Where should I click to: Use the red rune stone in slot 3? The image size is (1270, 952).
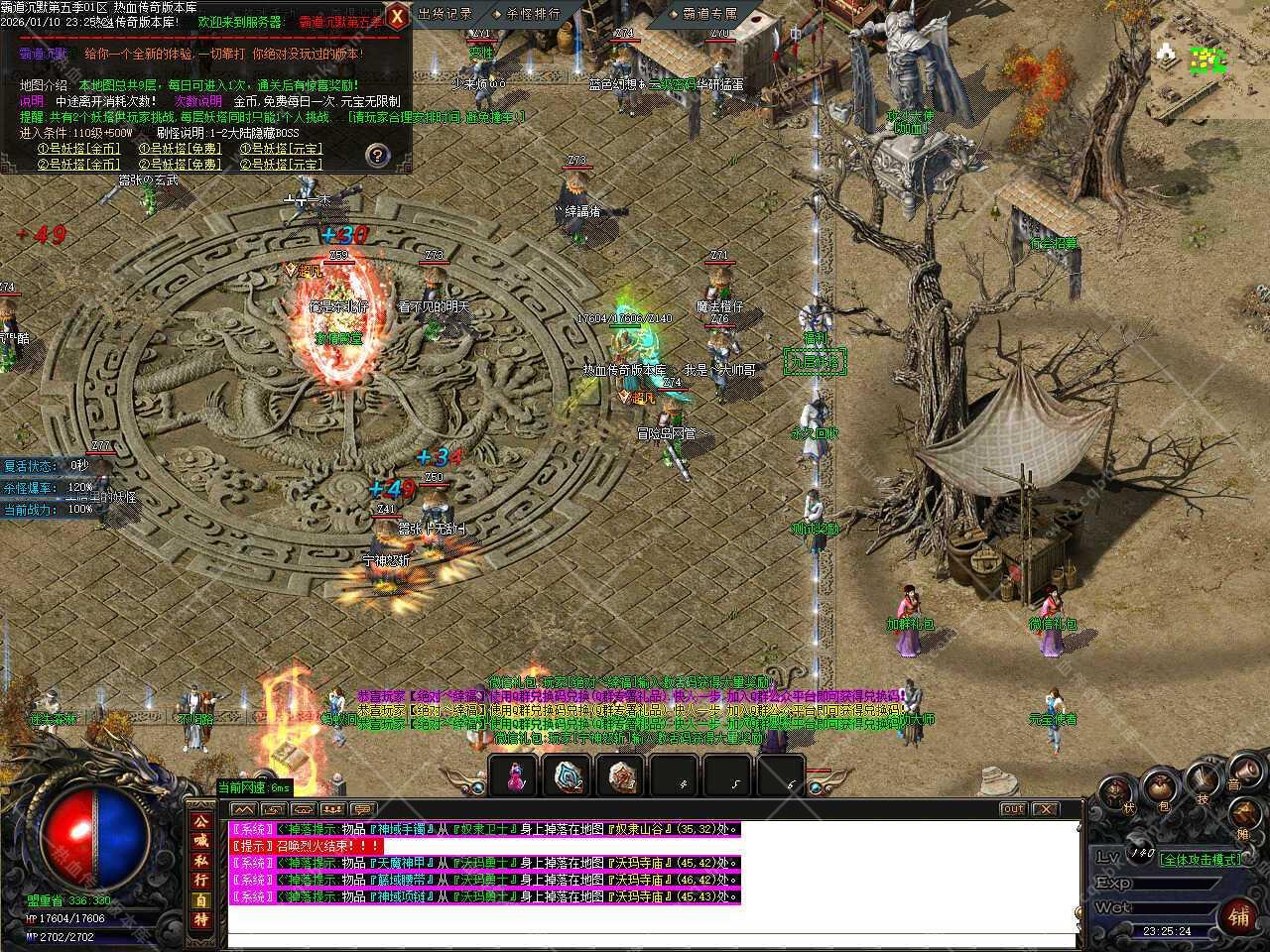click(623, 776)
